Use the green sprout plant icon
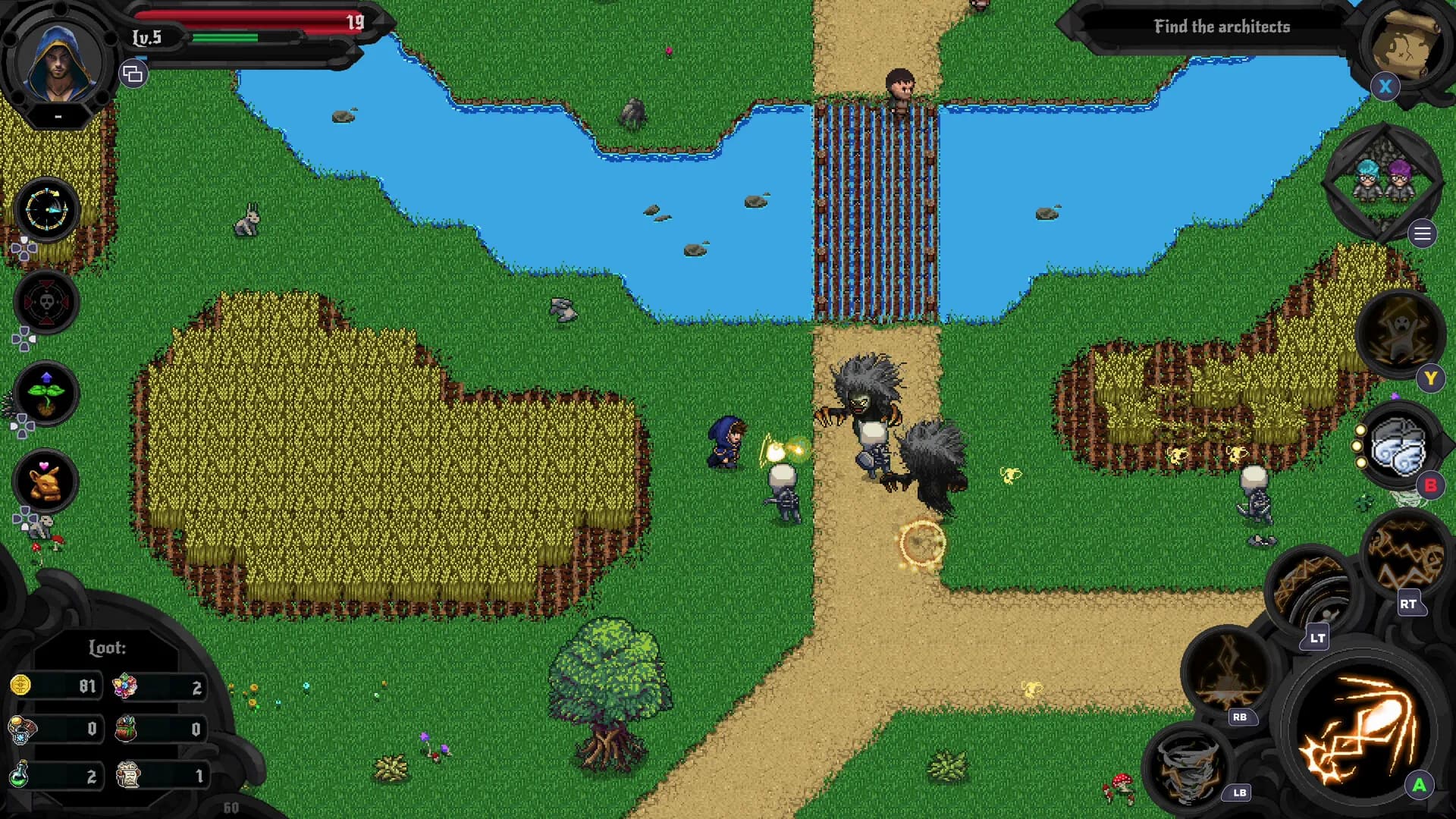The height and width of the screenshot is (819, 1456). point(46,393)
